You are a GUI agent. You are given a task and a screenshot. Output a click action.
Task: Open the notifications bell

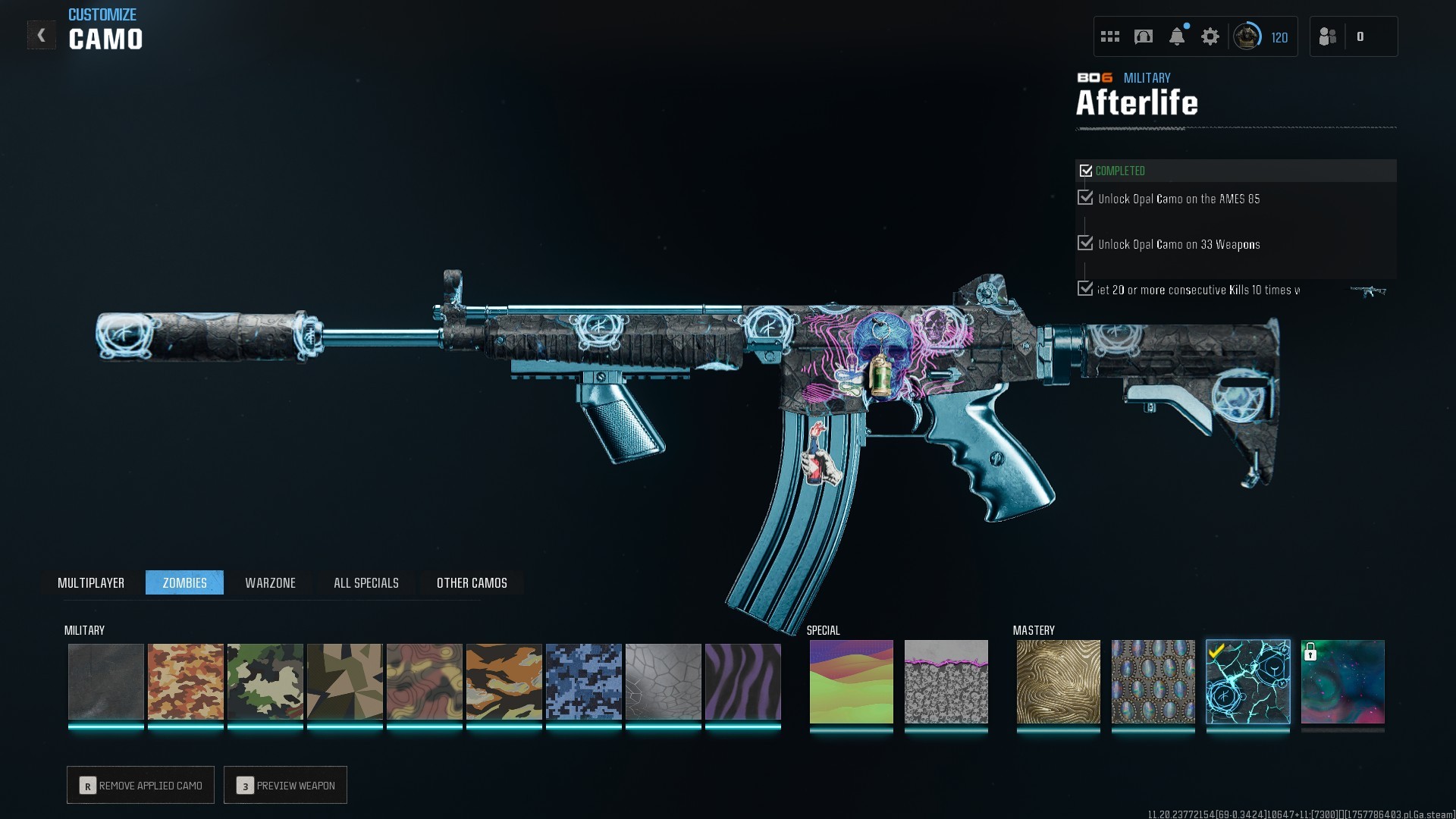pos(1176,36)
